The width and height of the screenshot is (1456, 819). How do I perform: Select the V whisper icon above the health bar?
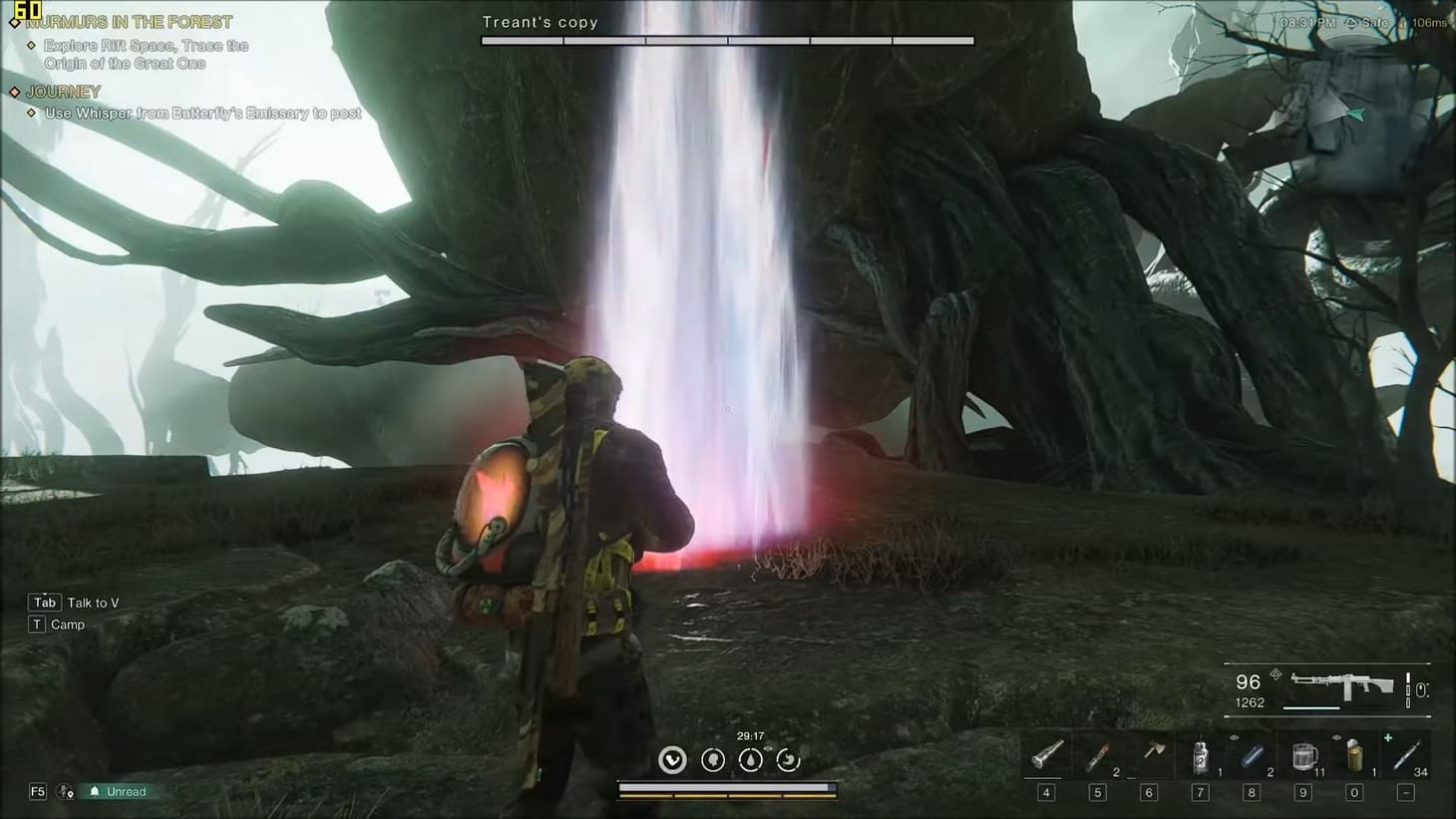(672, 759)
